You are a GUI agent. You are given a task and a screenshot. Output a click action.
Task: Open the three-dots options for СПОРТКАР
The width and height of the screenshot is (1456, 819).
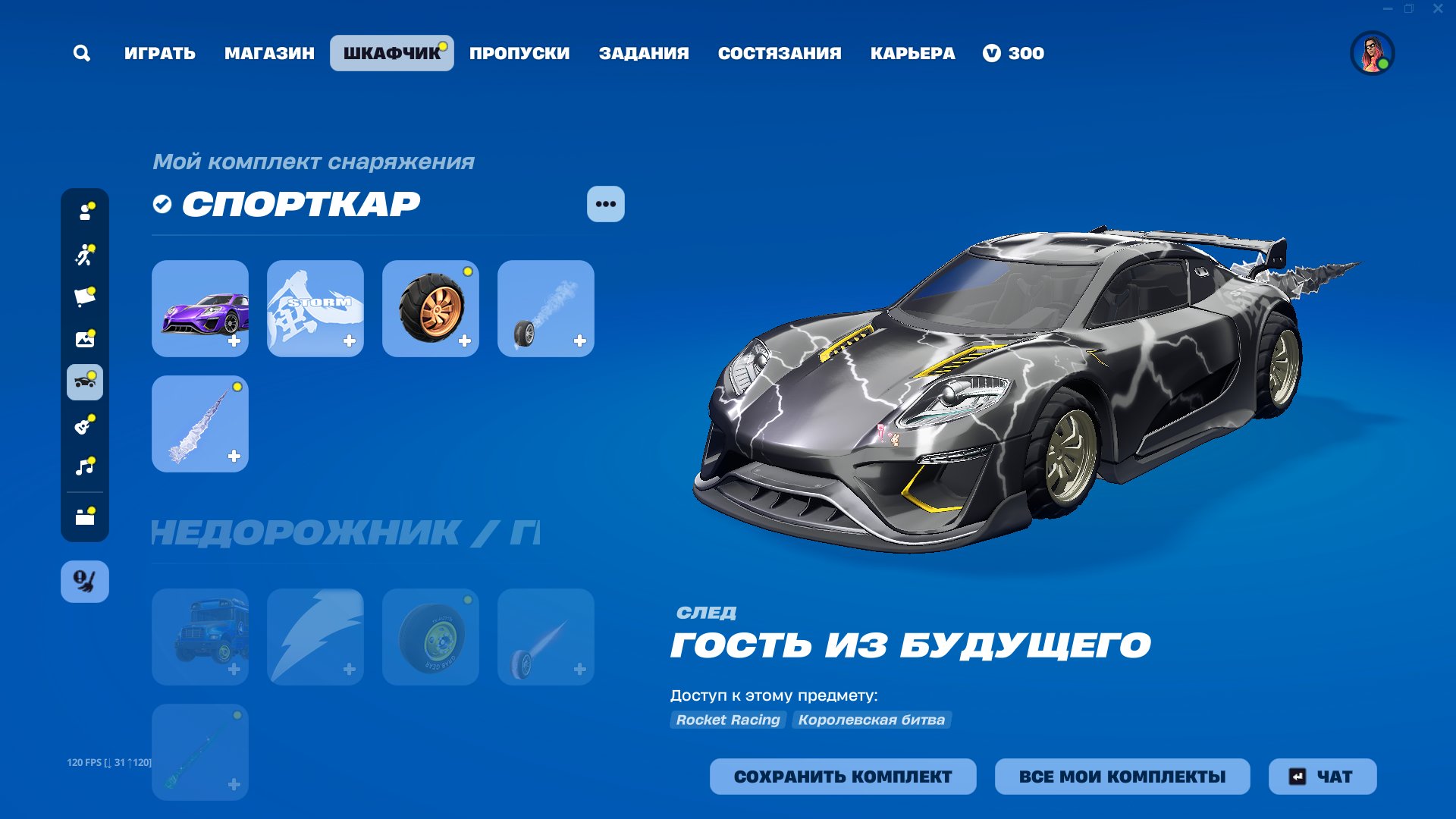pyautogui.click(x=605, y=204)
